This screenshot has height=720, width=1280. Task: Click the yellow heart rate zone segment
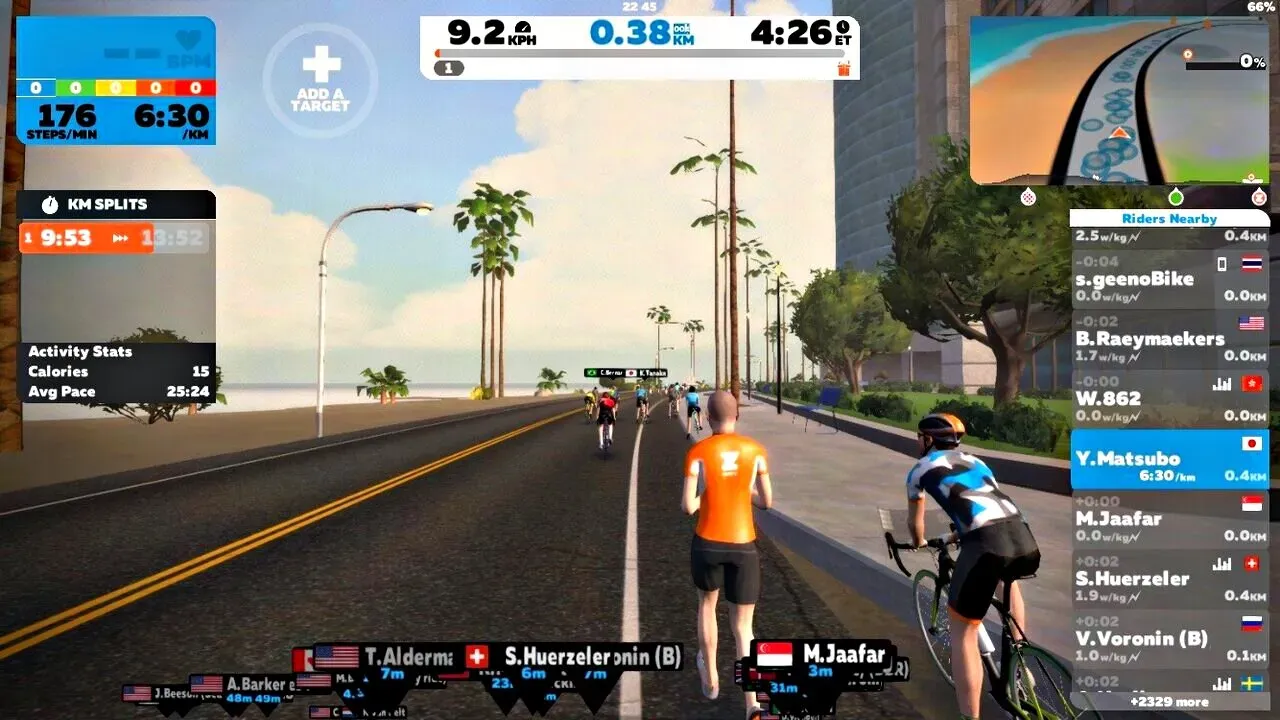114,87
